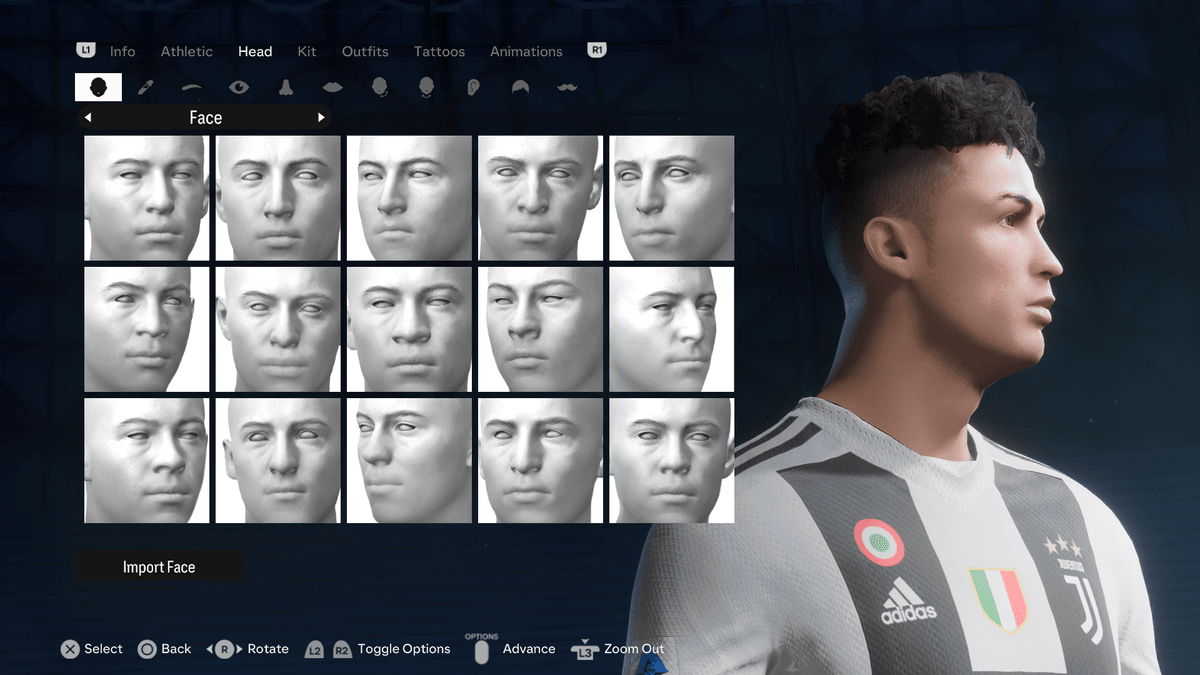Switch to the Info tab
Image resolution: width=1200 pixels, height=675 pixels.
click(122, 51)
